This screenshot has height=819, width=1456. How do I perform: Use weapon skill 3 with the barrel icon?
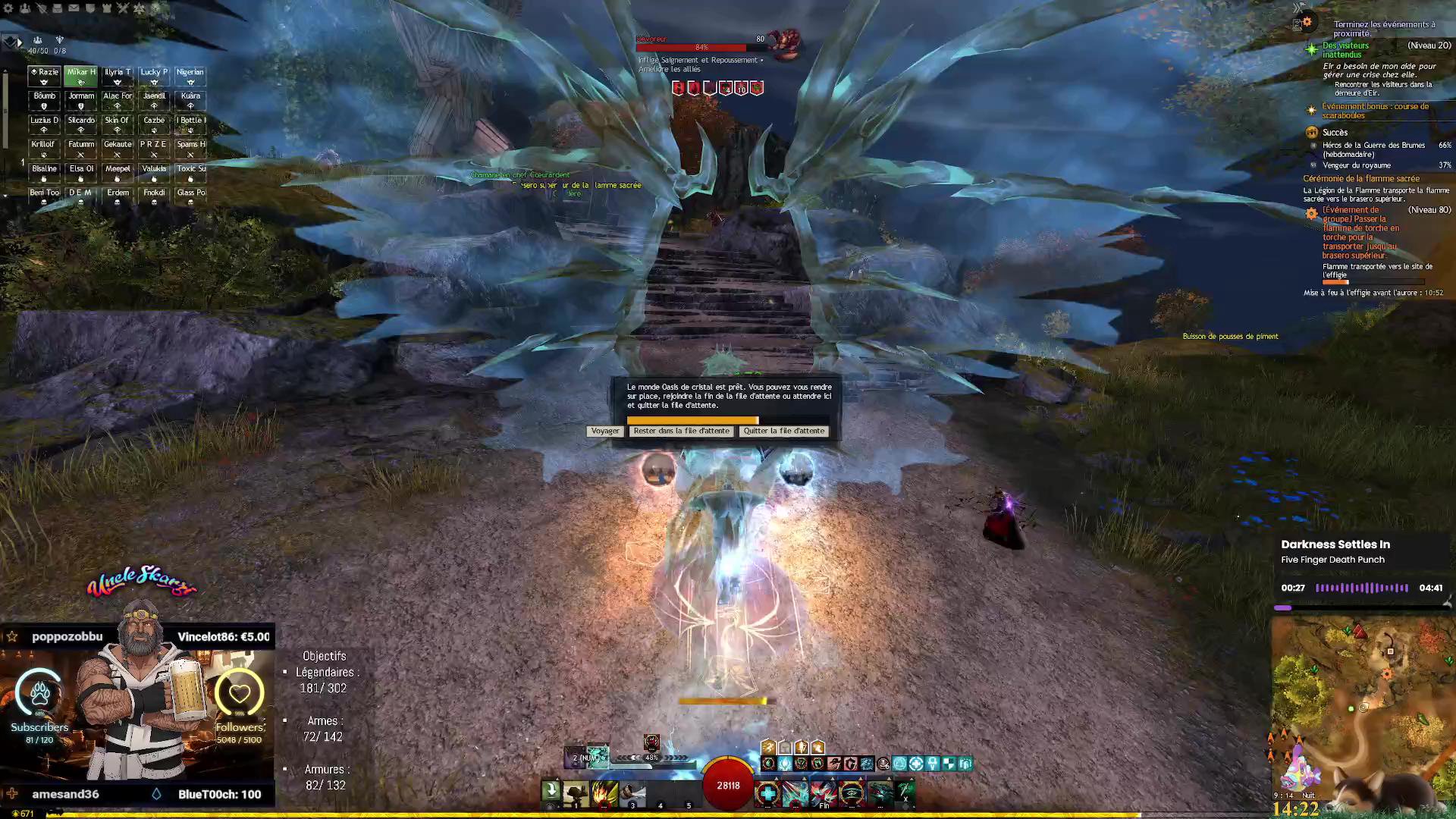(x=632, y=793)
